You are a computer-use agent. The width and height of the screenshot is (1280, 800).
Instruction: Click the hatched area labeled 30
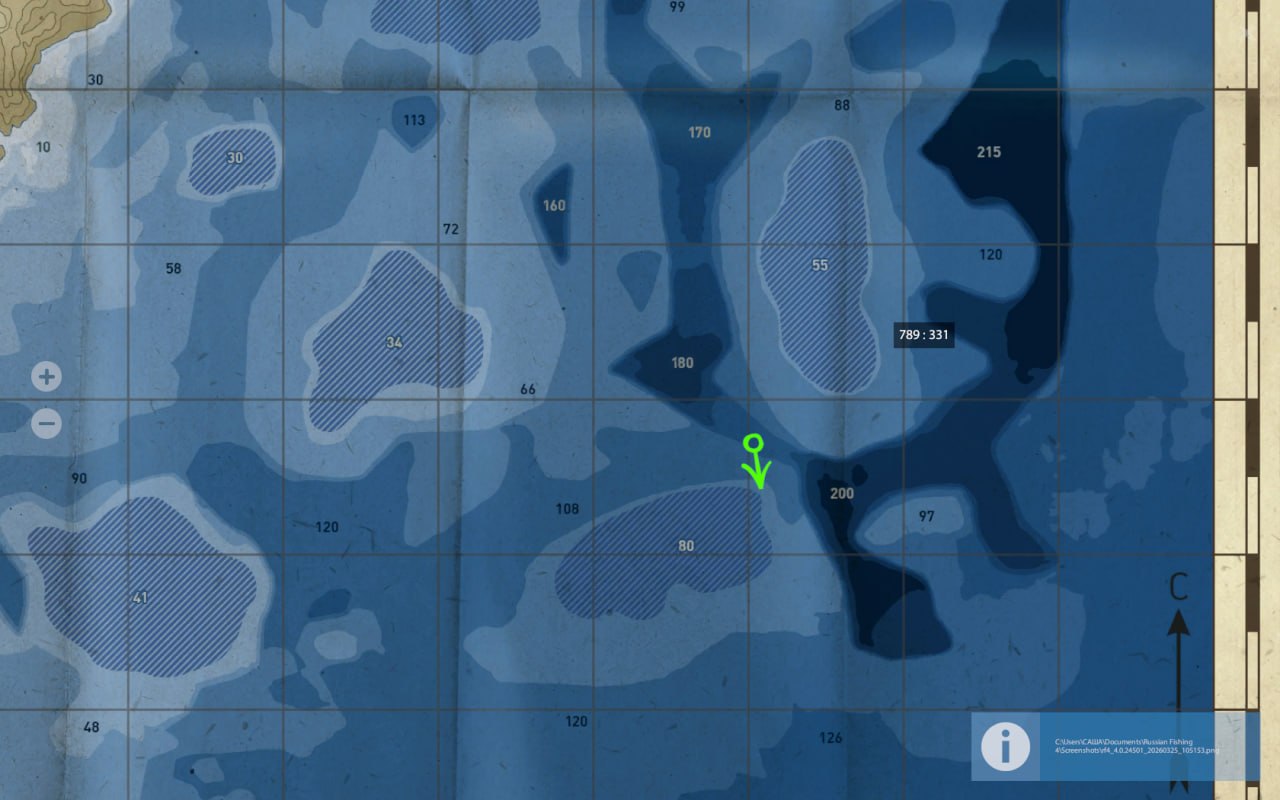click(x=235, y=157)
